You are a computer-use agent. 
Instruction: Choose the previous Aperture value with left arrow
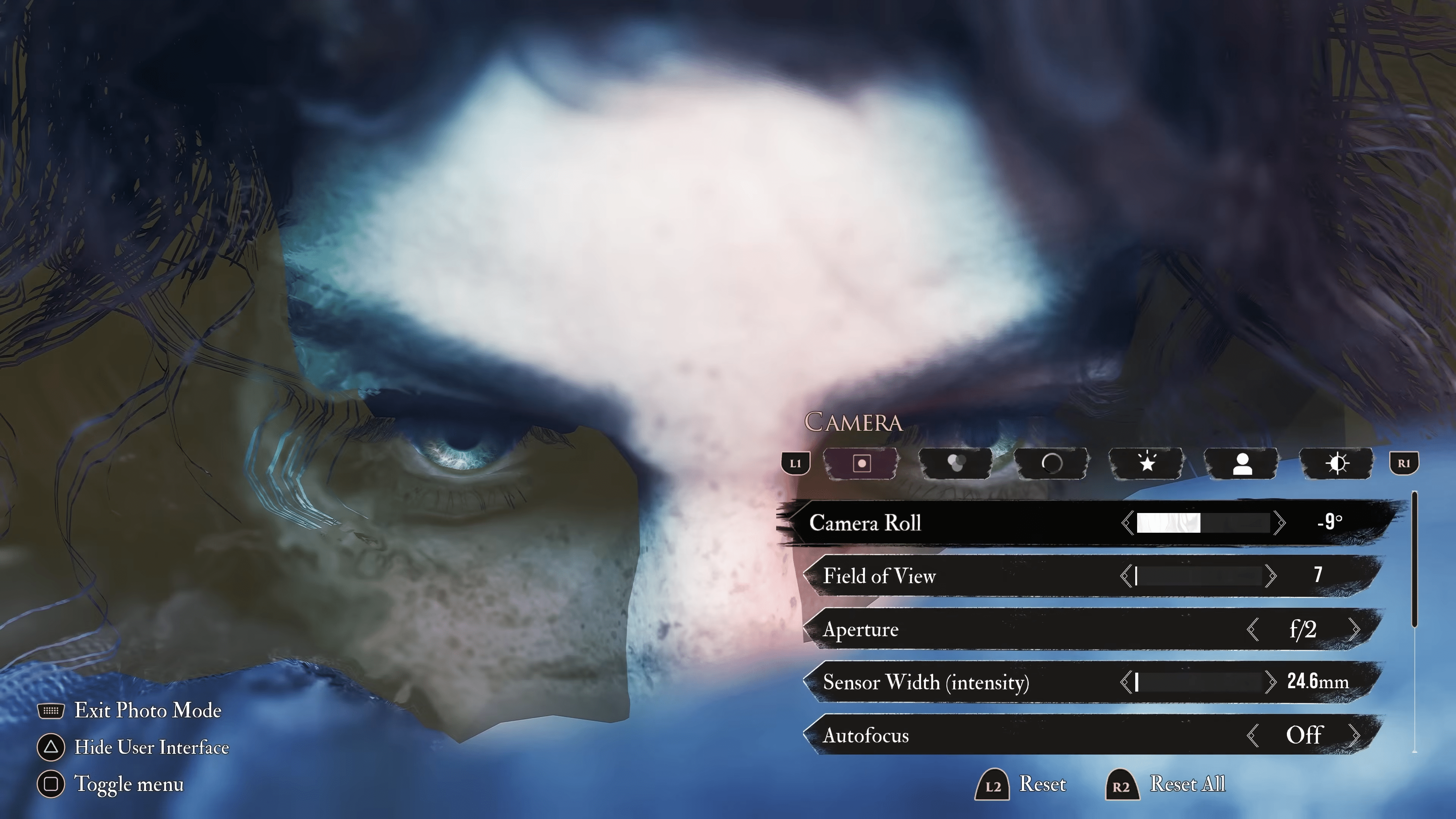click(x=1252, y=629)
